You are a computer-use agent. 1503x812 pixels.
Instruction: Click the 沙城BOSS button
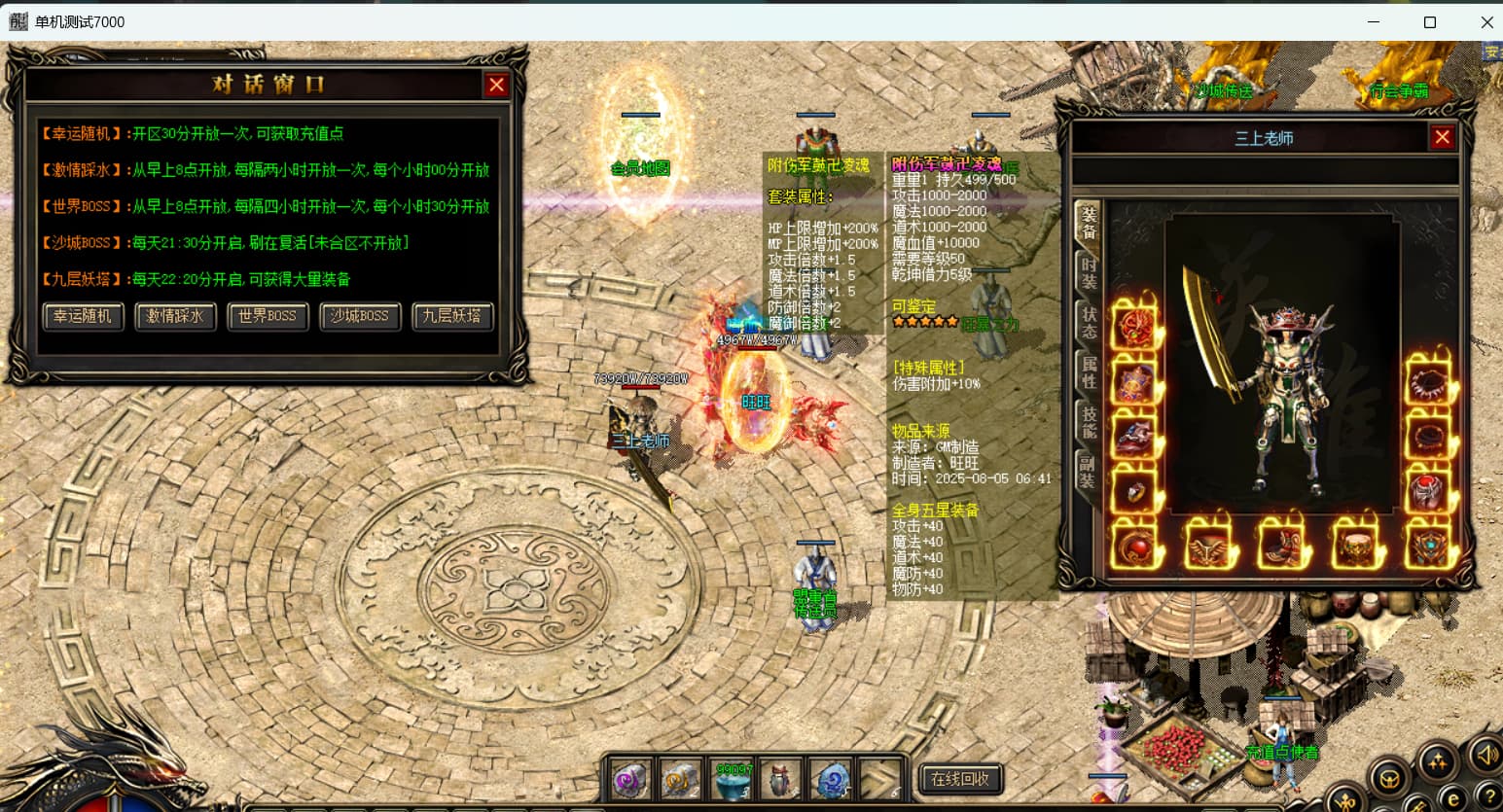pyautogui.click(x=360, y=316)
